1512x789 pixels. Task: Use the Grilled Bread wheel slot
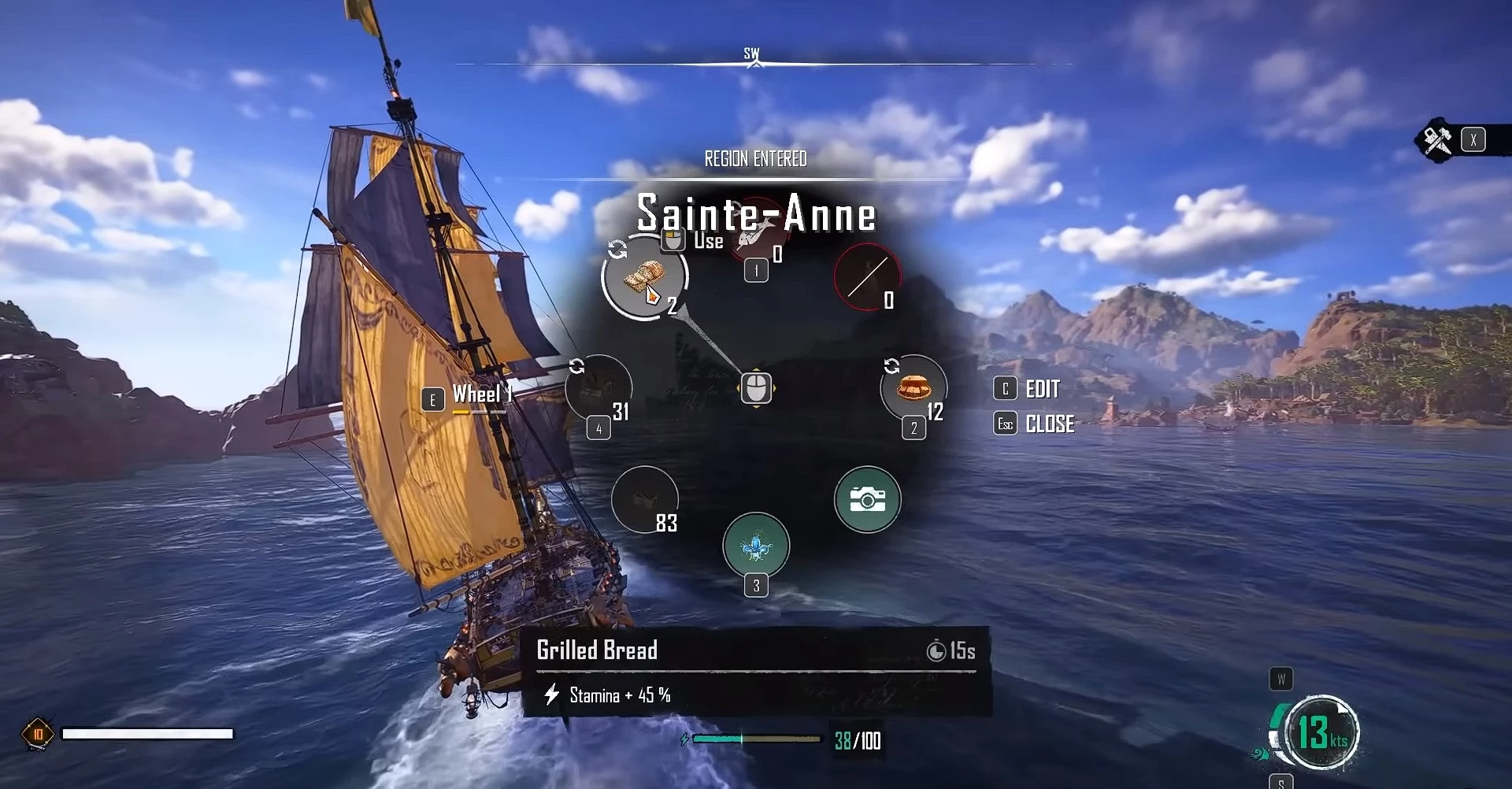644,277
